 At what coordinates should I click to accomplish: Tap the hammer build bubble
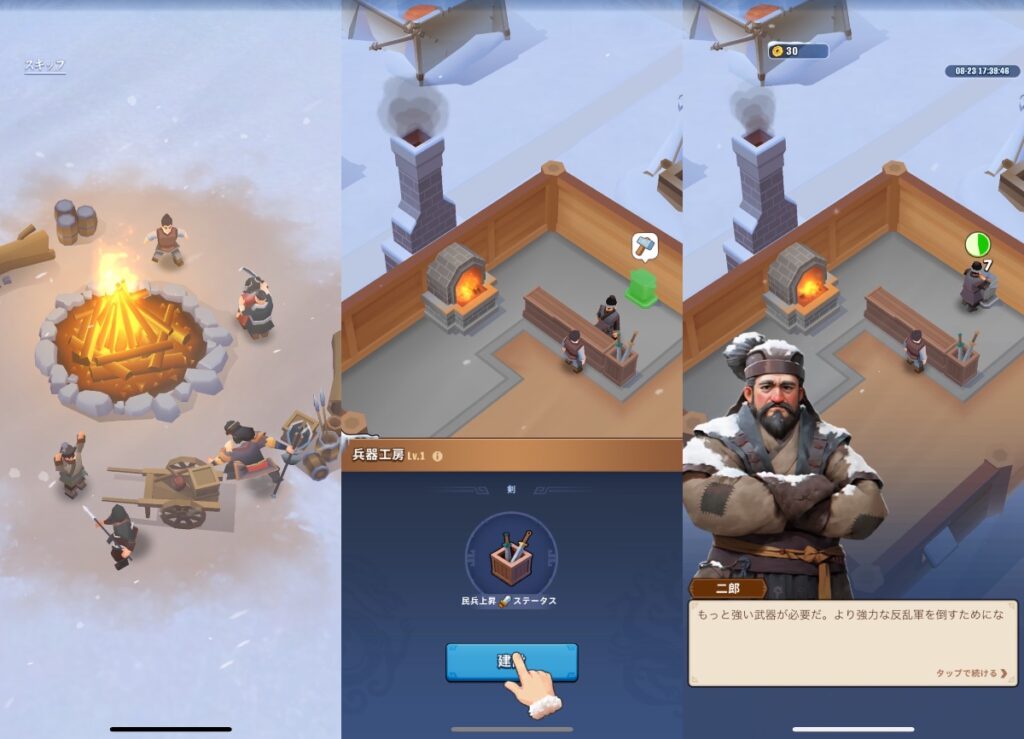[x=644, y=246]
